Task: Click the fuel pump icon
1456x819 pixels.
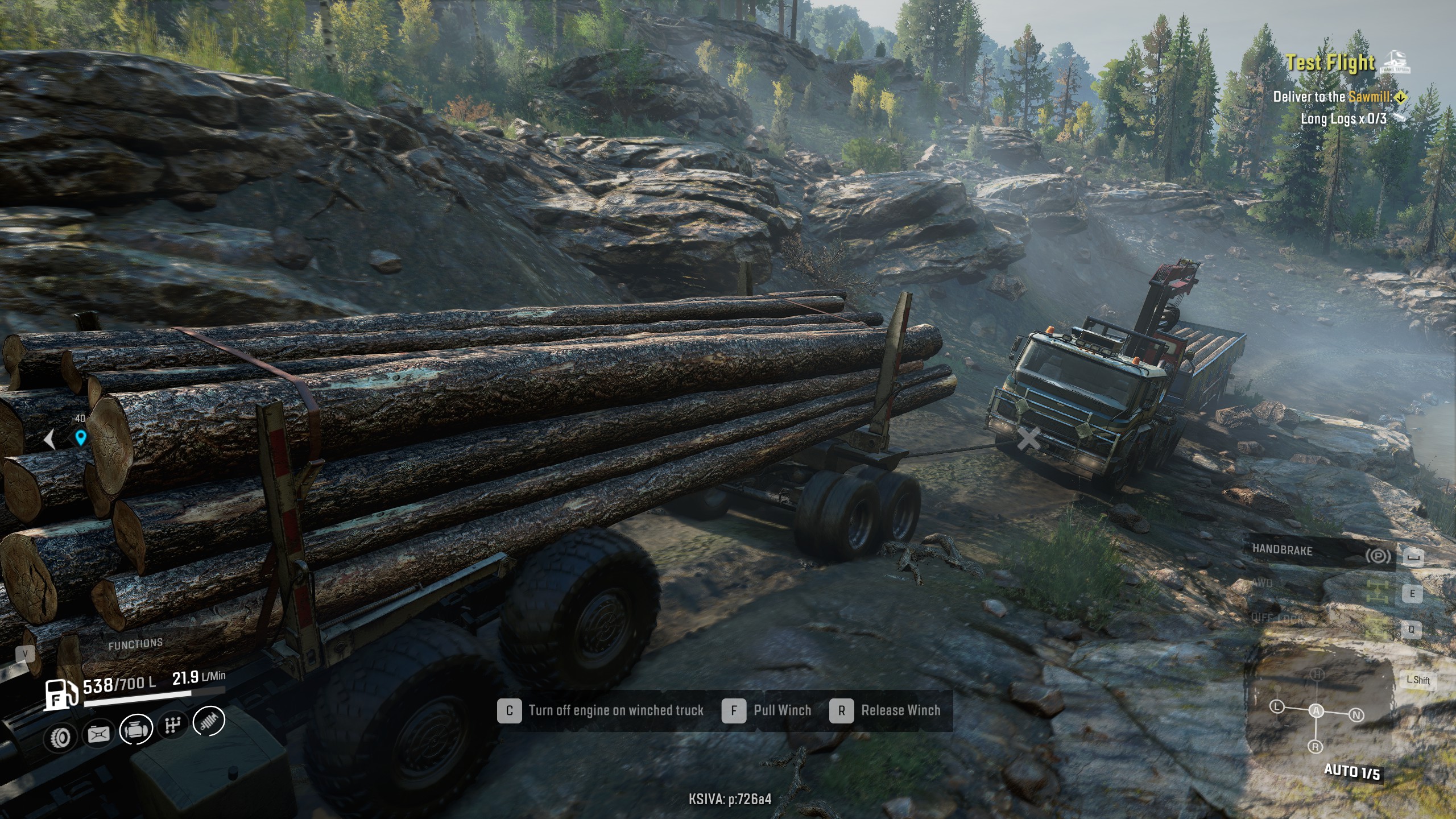Action: click(61, 695)
